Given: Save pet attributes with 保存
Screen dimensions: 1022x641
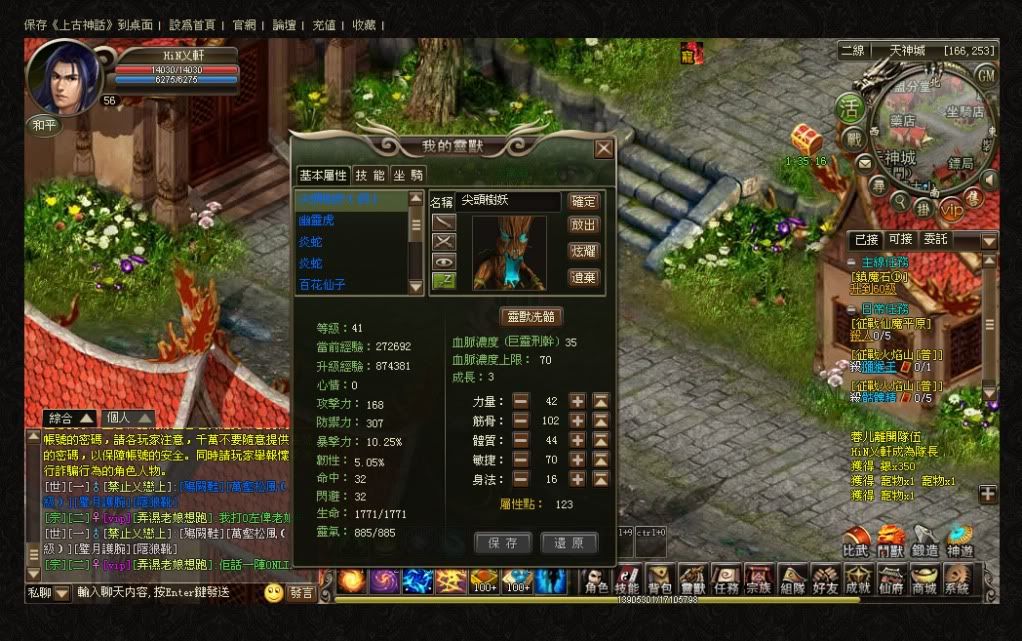Looking at the screenshot, I should point(503,543).
